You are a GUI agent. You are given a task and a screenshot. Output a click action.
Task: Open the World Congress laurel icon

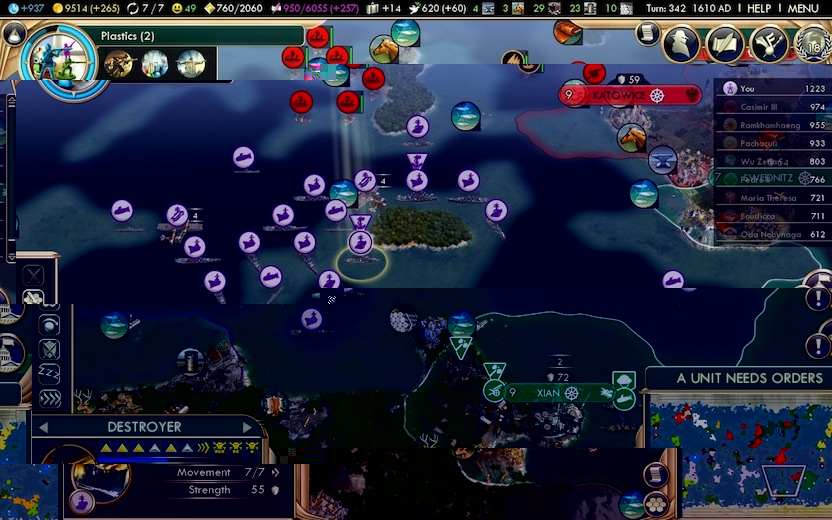pyautogui.click(x=812, y=43)
